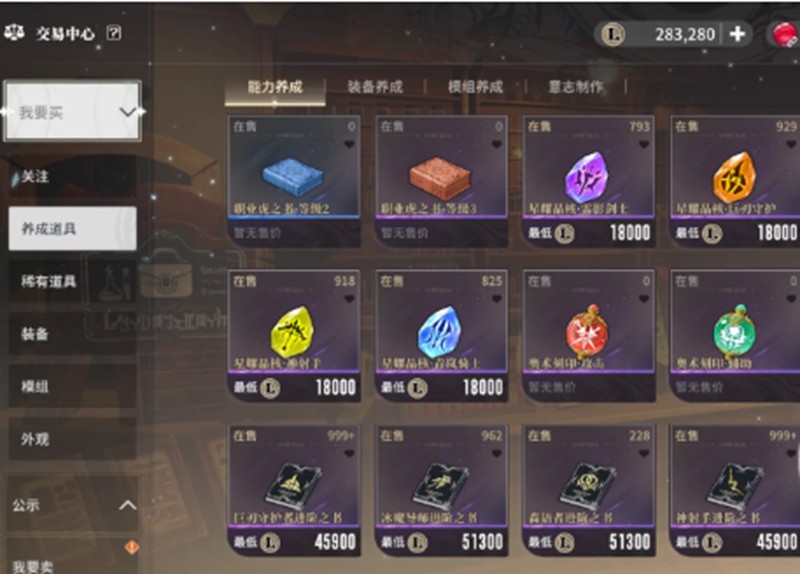Switch to the 意志制作 tab
Screen dimensions: 800x574
point(575,87)
